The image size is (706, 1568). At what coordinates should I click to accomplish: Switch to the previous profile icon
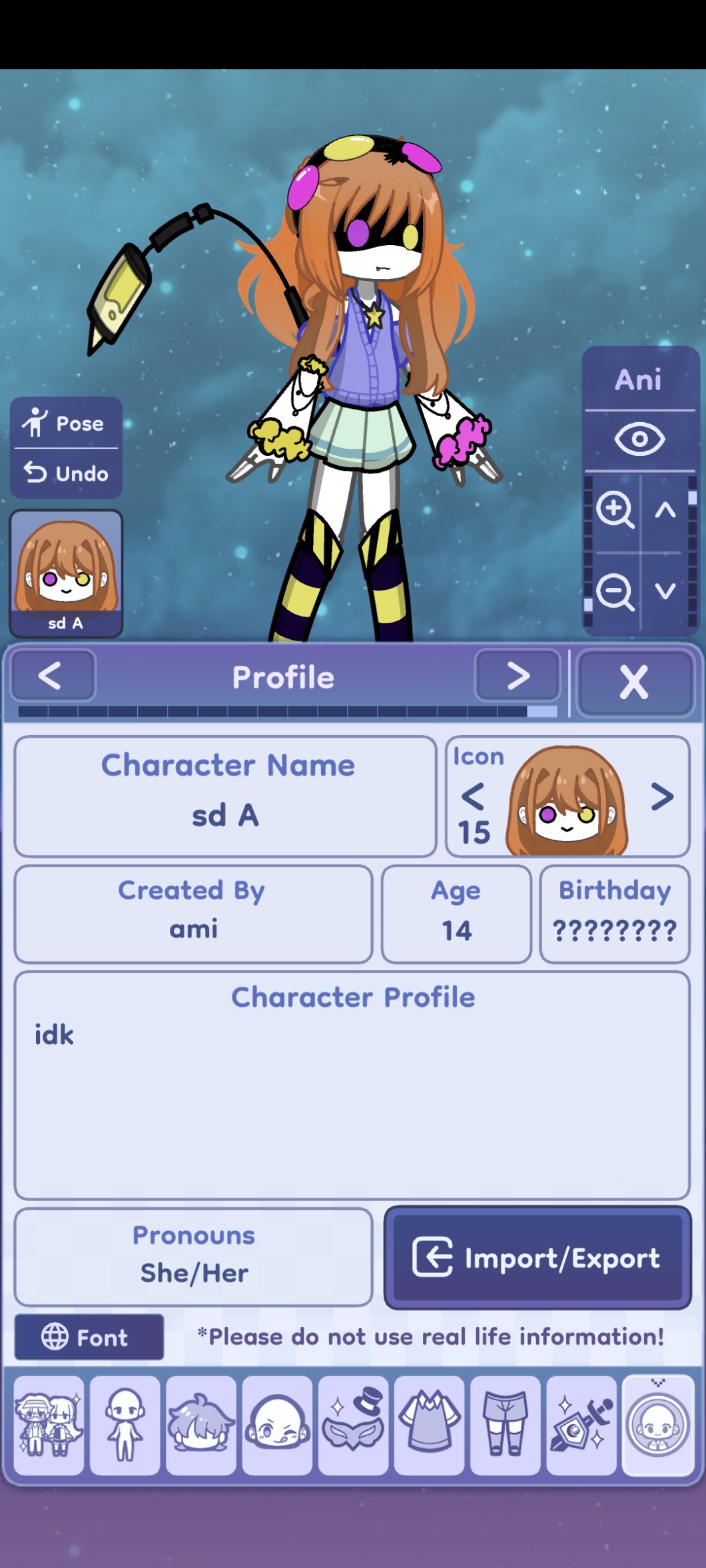472,796
